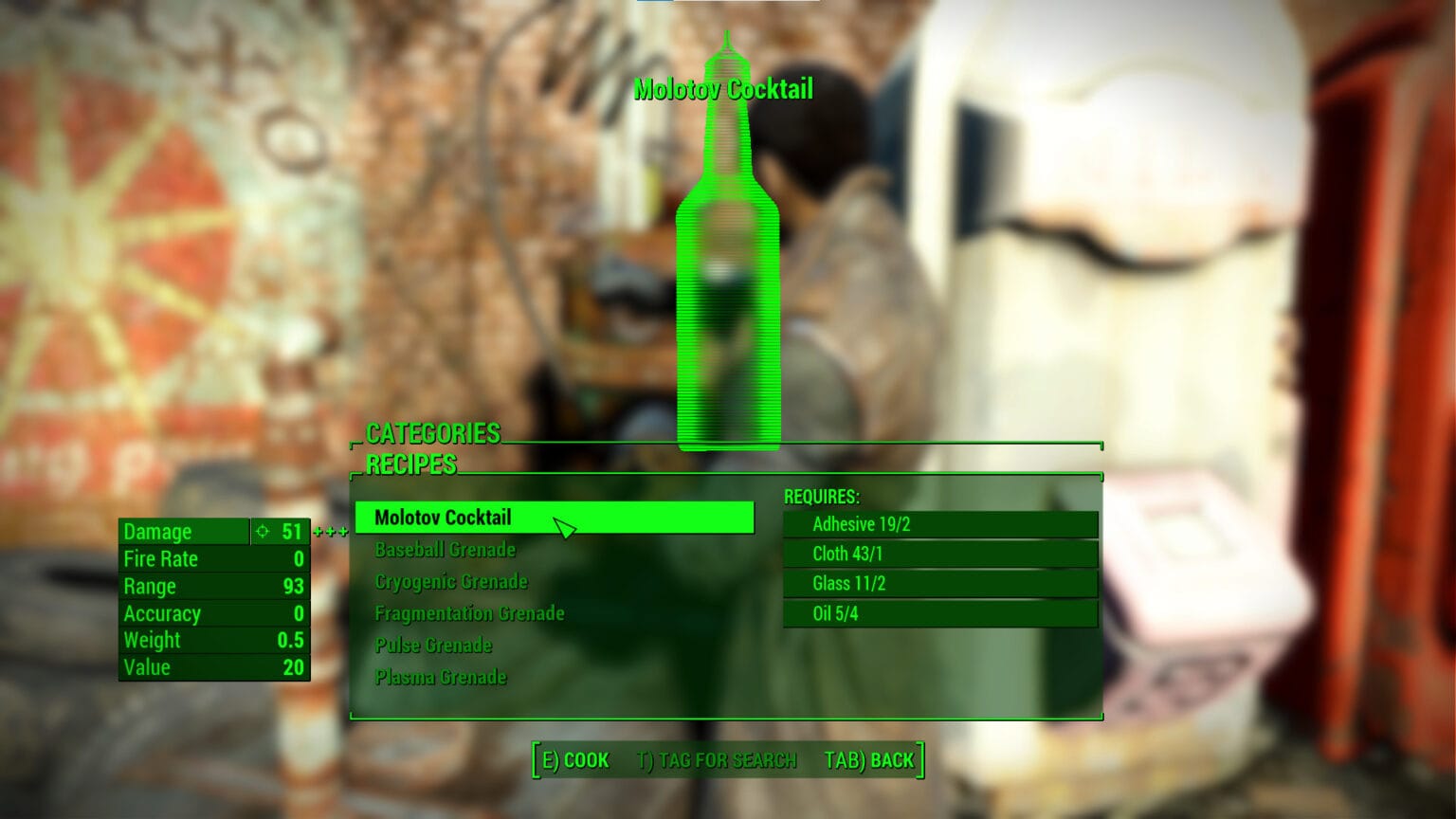Image resolution: width=1456 pixels, height=819 pixels.
Task: Select the Pulse Grenade recipe
Action: pos(433,646)
